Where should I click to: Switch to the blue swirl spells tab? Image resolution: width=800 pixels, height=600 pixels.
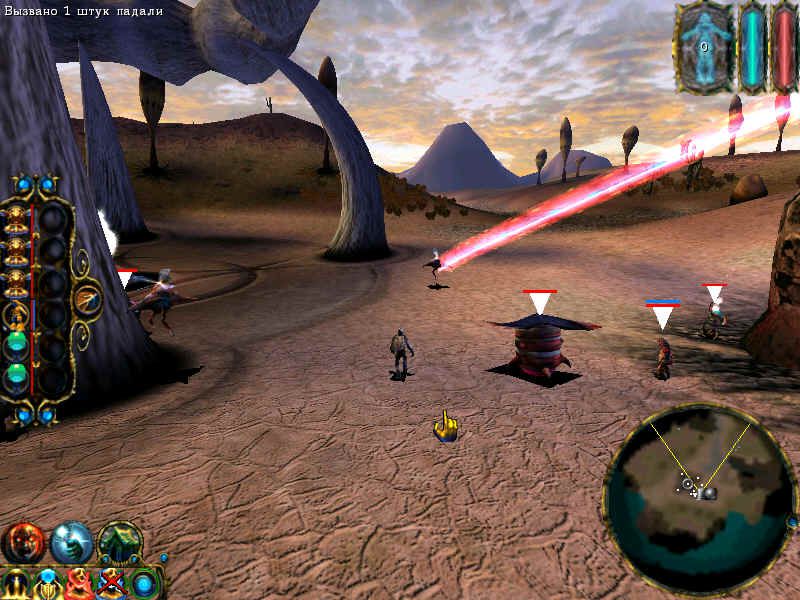pyautogui.click(x=71, y=543)
